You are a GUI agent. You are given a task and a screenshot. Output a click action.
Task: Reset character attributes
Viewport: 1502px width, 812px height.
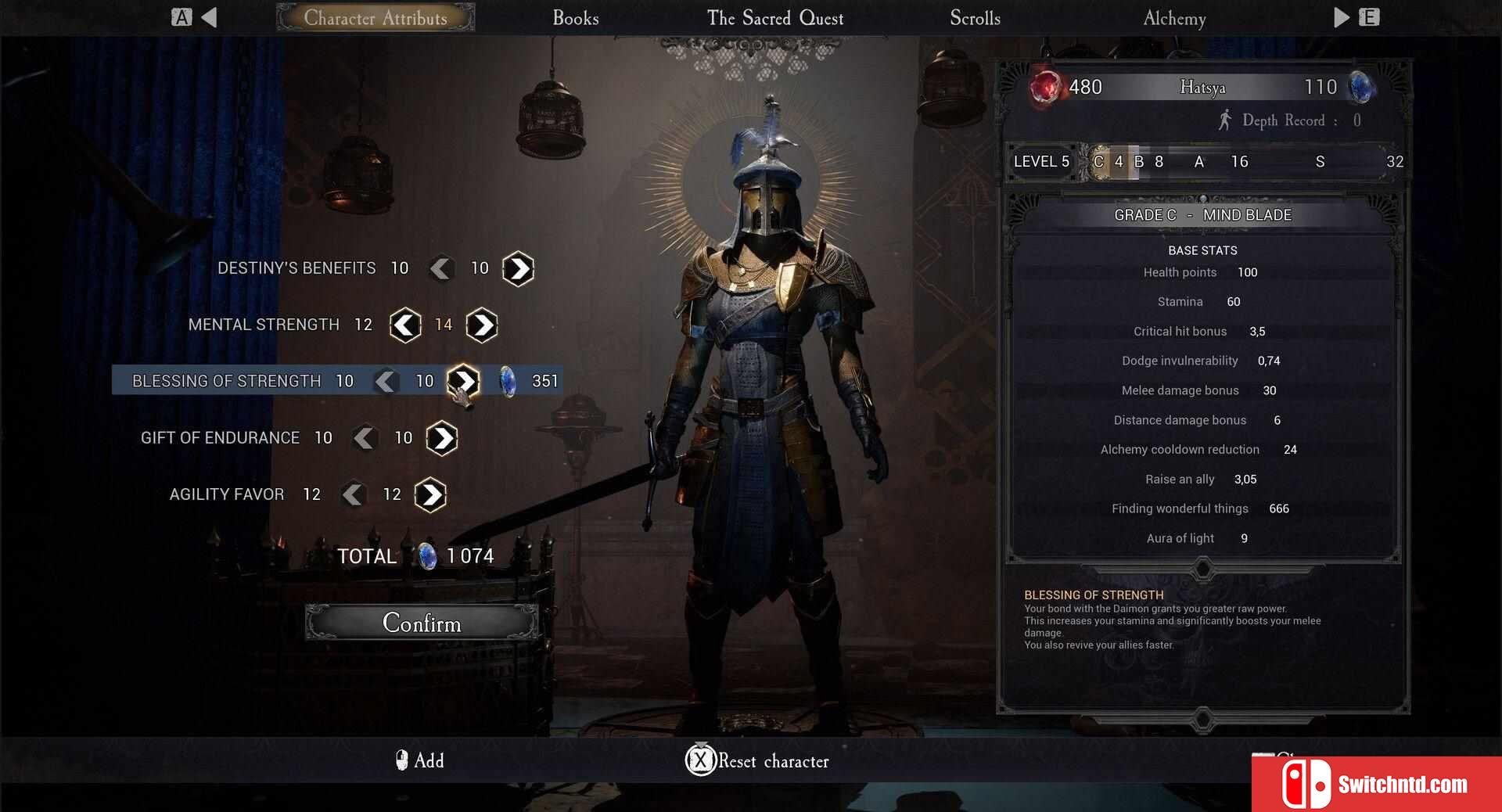(x=757, y=760)
